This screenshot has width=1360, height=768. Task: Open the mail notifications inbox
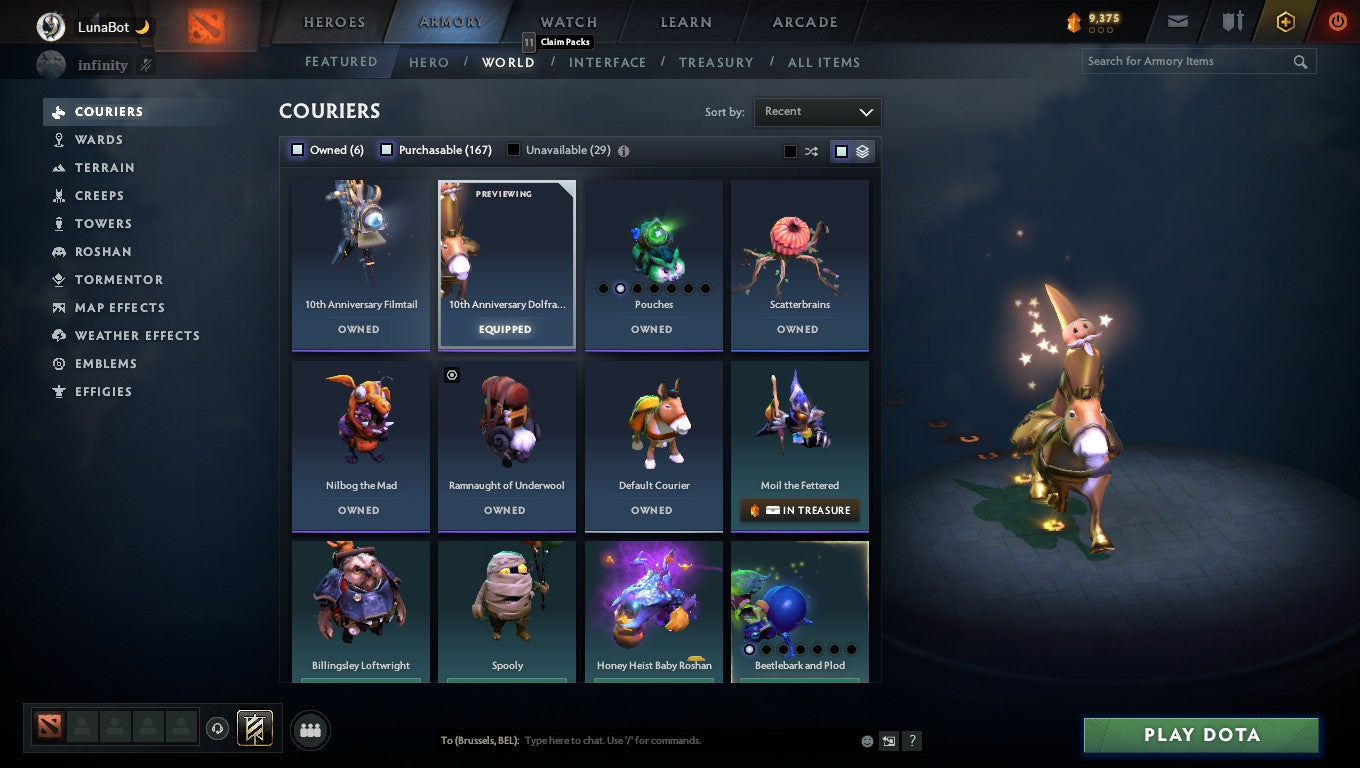point(1177,21)
